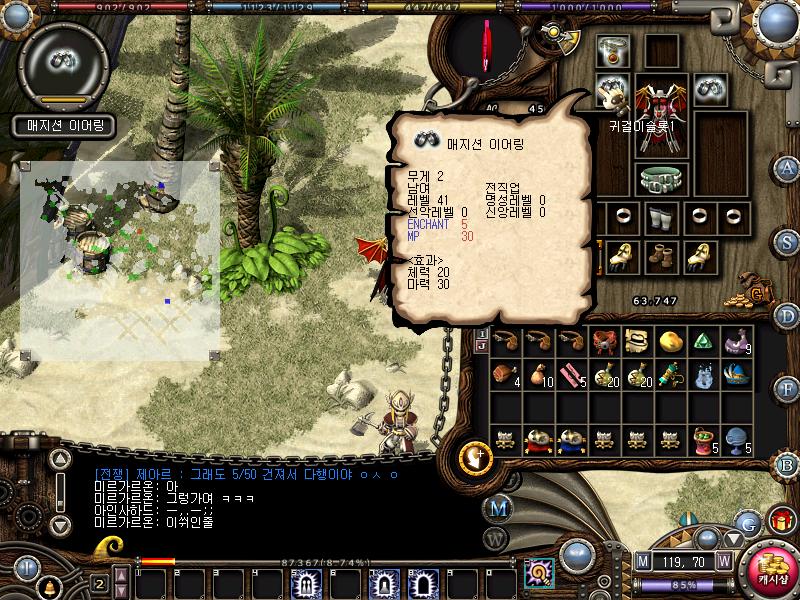Activate the purple spiral skill icon

pos(540,573)
